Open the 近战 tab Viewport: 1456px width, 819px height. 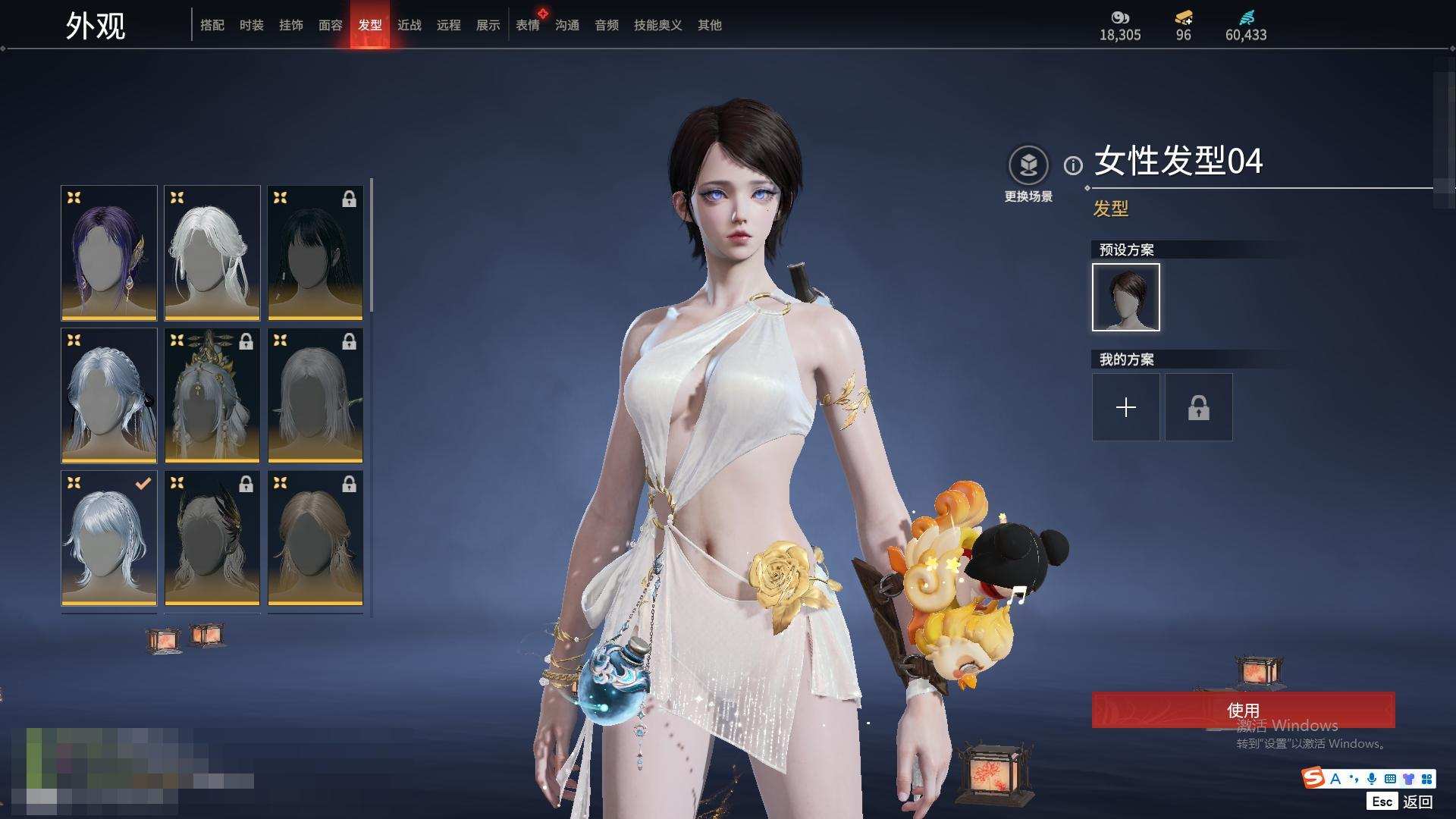coord(409,26)
